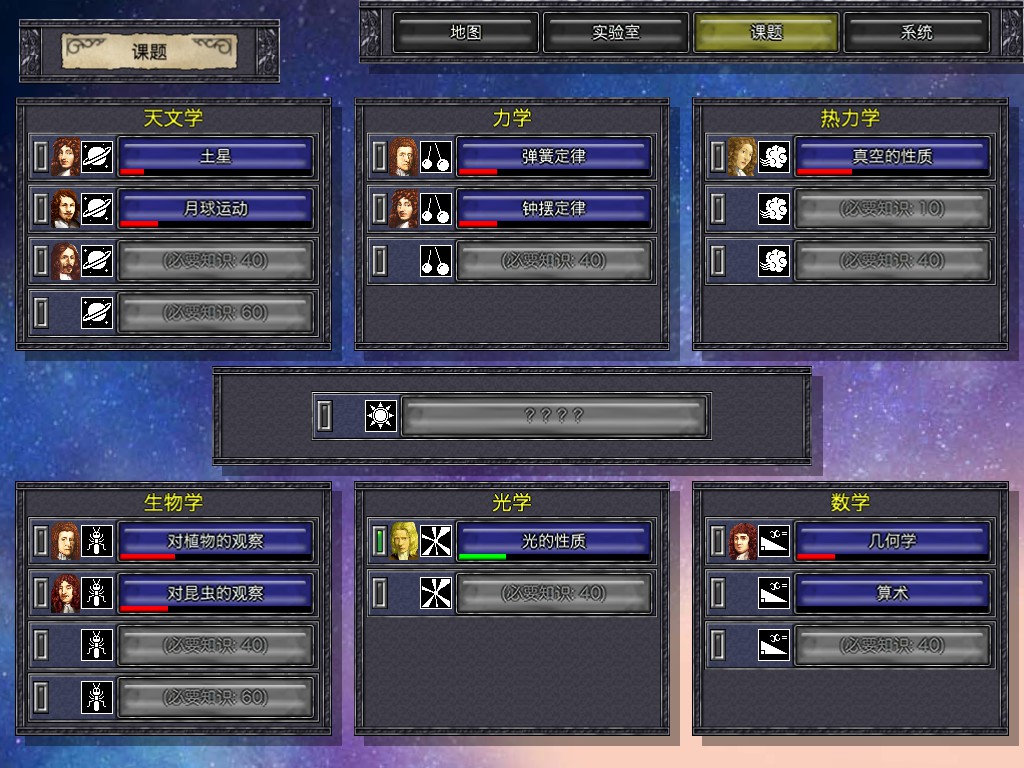Click the green-lit indicator beside 光的性质
Viewport: 1024px width, 768px height.
pos(380,541)
